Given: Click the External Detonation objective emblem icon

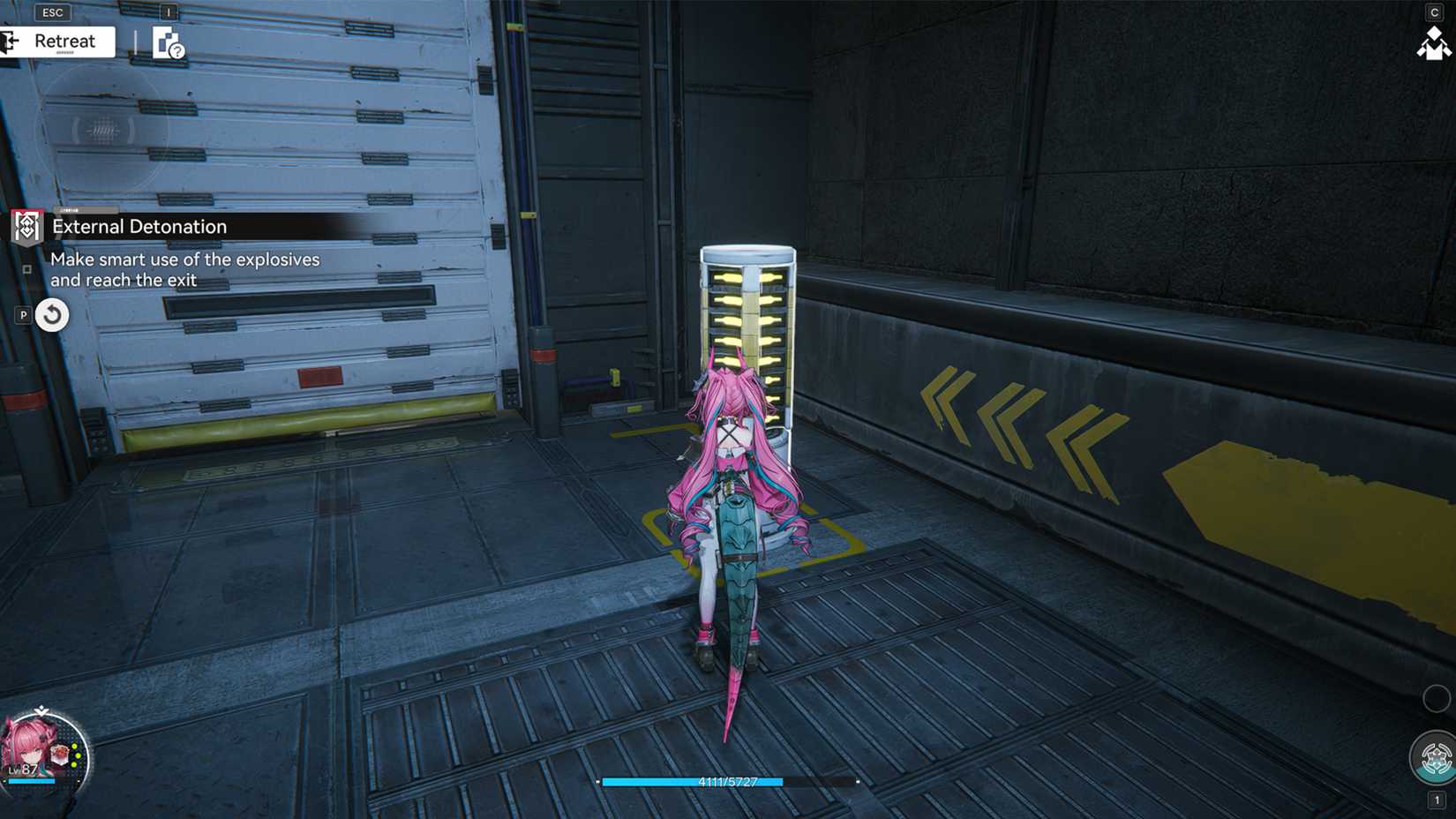Looking at the screenshot, I should (x=26, y=227).
